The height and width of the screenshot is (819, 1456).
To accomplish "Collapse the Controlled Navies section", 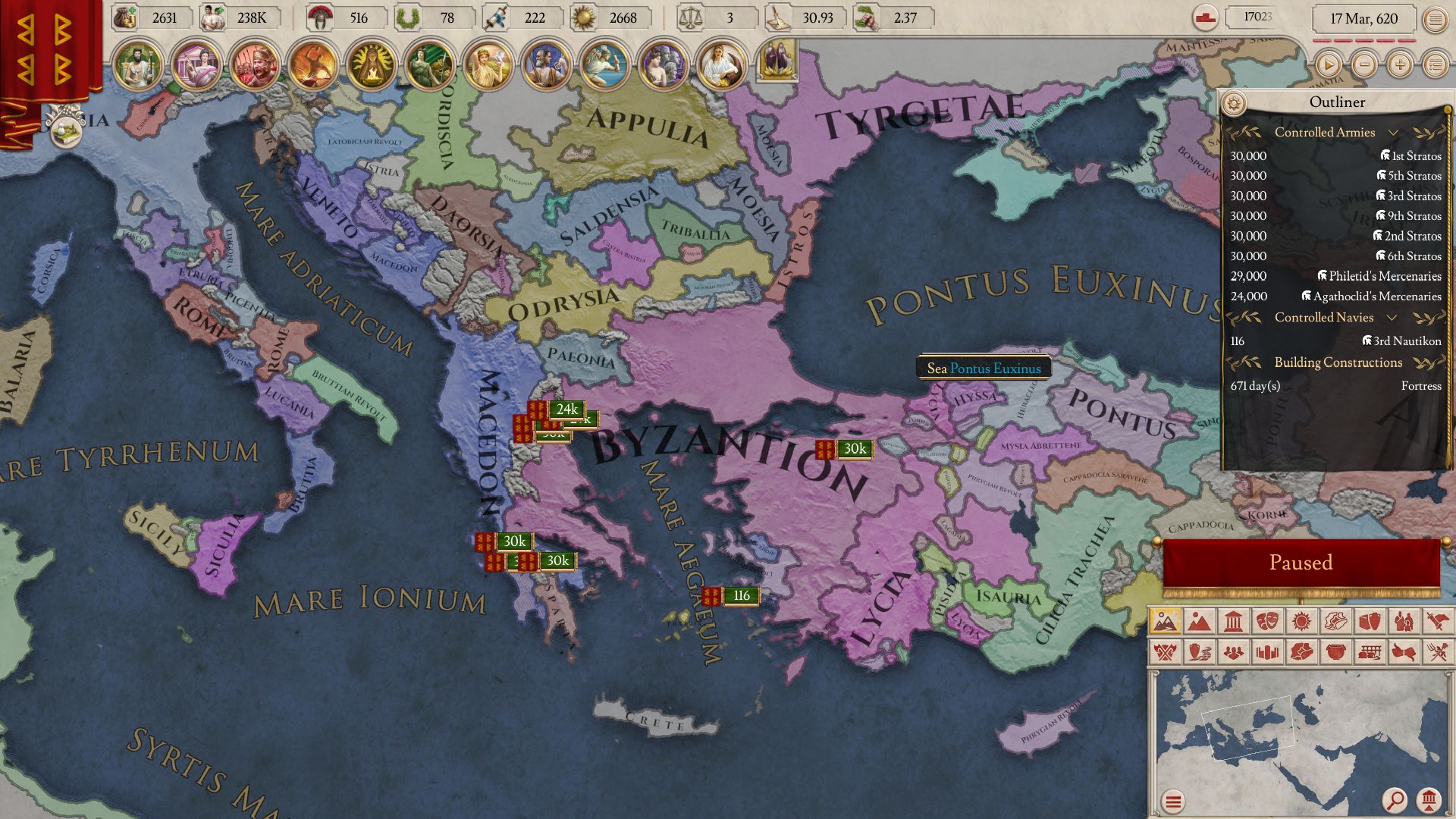I will pyautogui.click(x=1392, y=318).
